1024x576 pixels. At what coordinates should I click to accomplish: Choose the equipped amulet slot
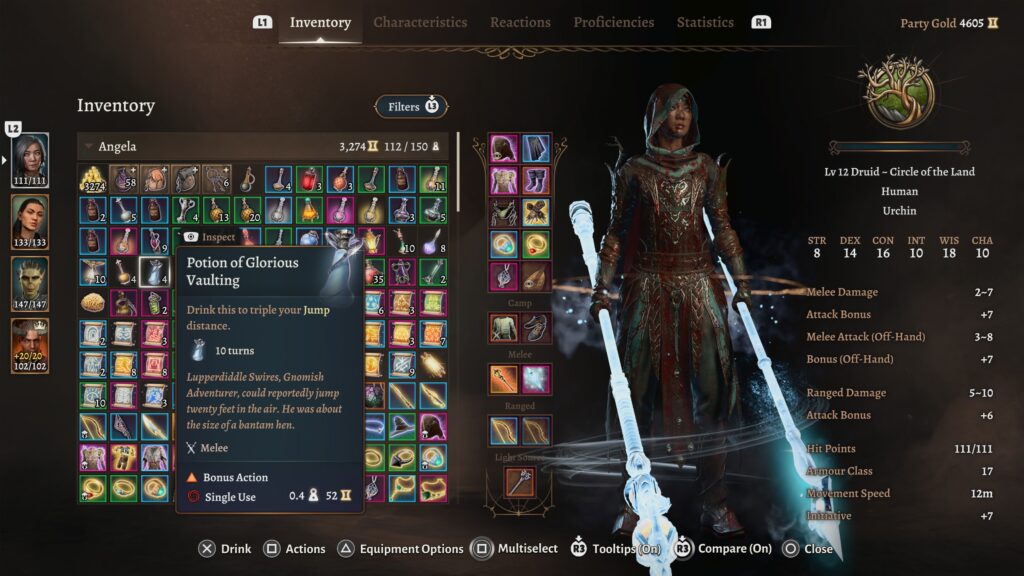[x=503, y=276]
